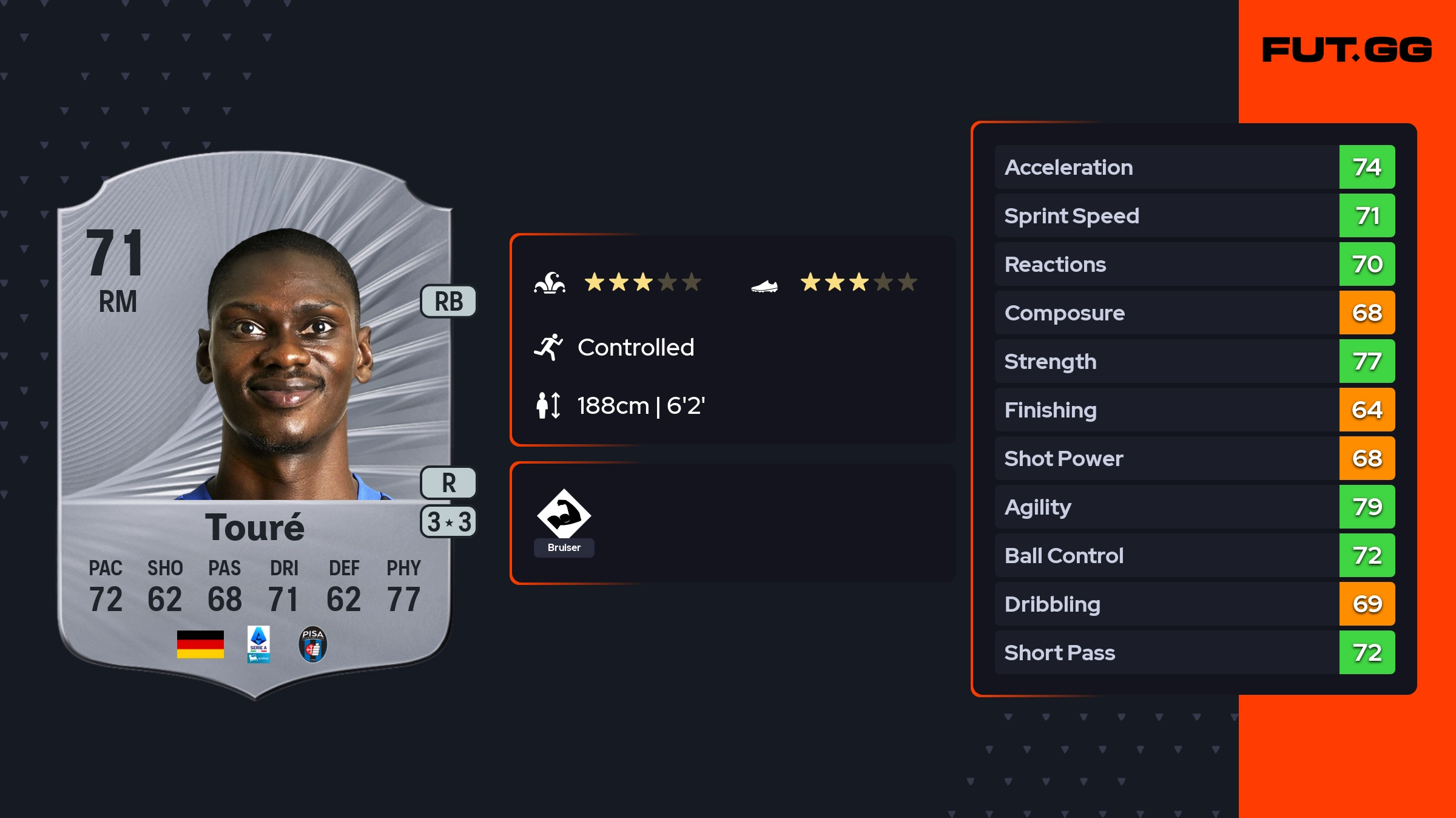
Task: Click the RB alternate position badge
Action: (x=448, y=302)
